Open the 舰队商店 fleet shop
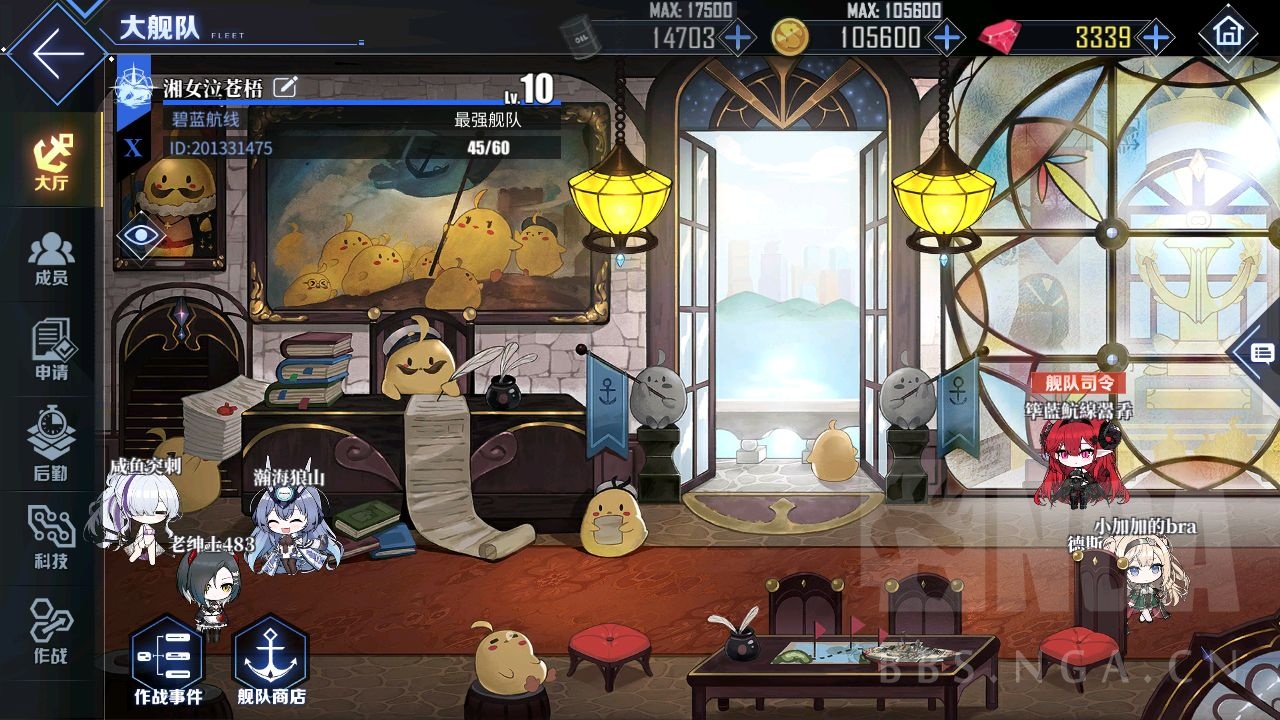 pyautogui.click(x=271, y=662)
